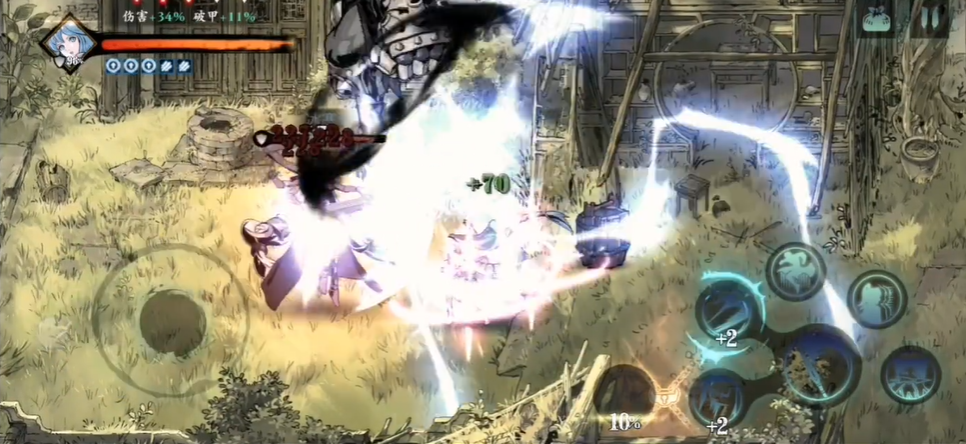Screen dimensions: 966x444
Task: Tap the chained locked skill showing 10%
Action: click(625, 397)
